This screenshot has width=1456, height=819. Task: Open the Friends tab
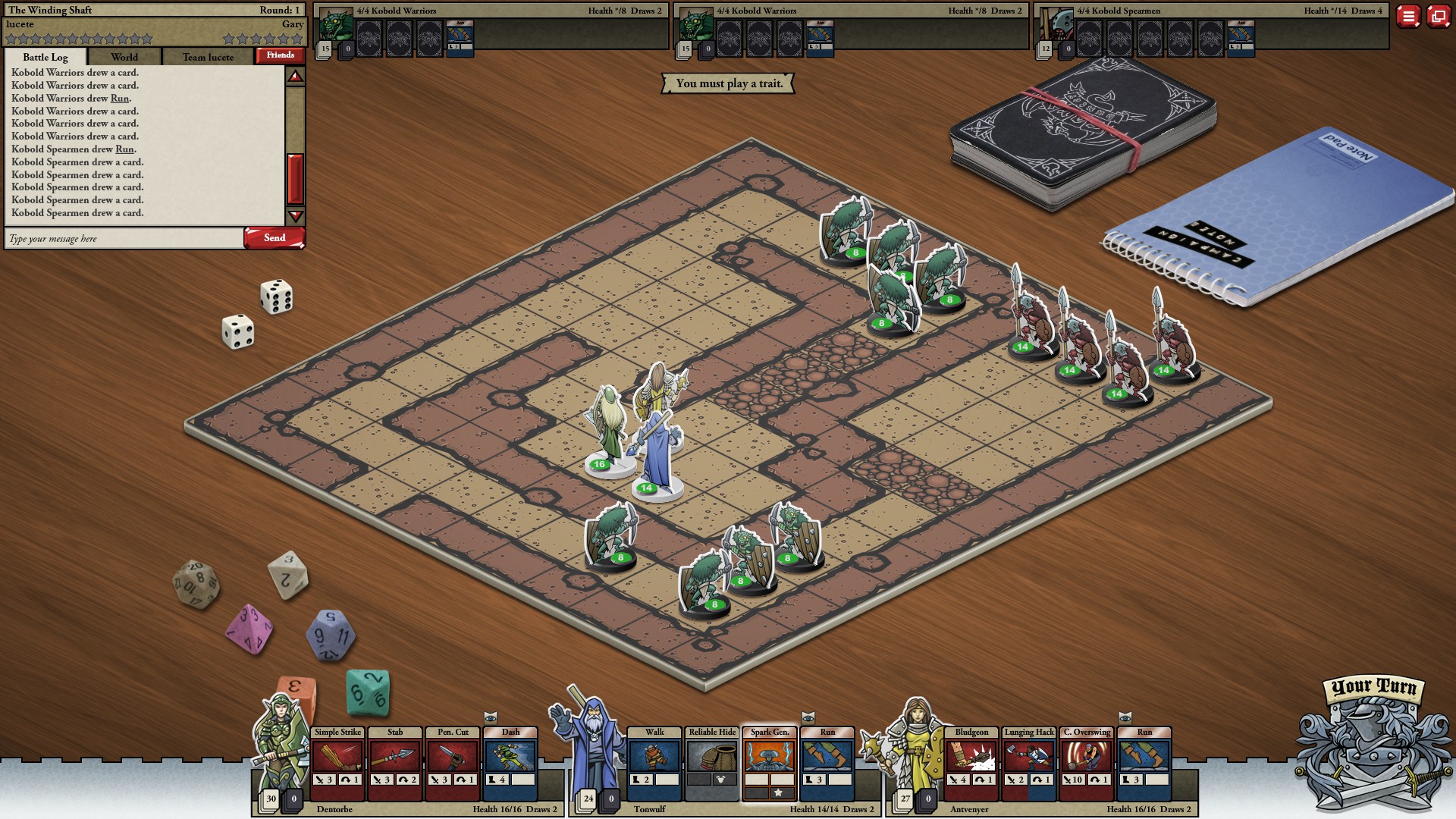coord(282,55)
